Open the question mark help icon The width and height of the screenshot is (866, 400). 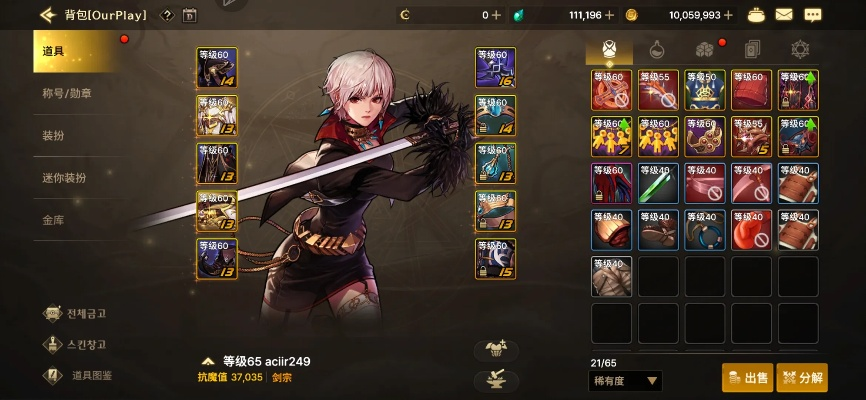tap(167, 15)
